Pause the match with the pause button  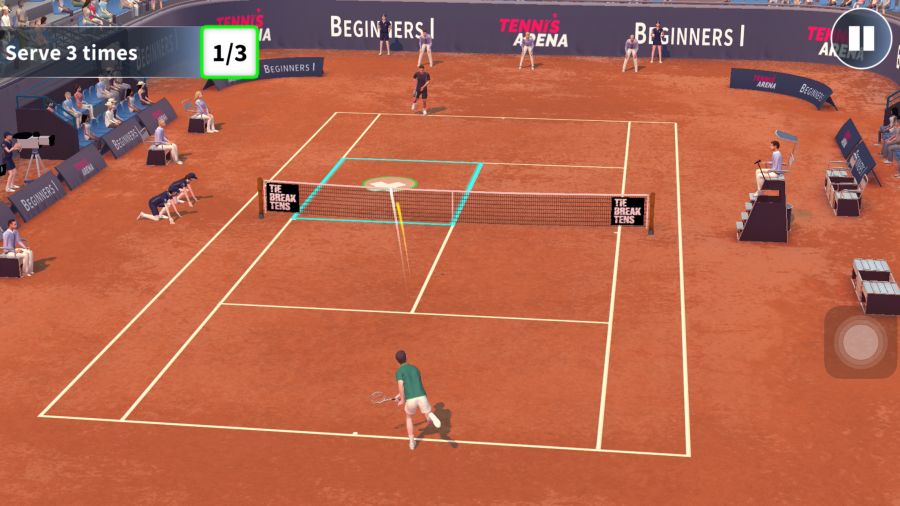[x=861, y=40]
